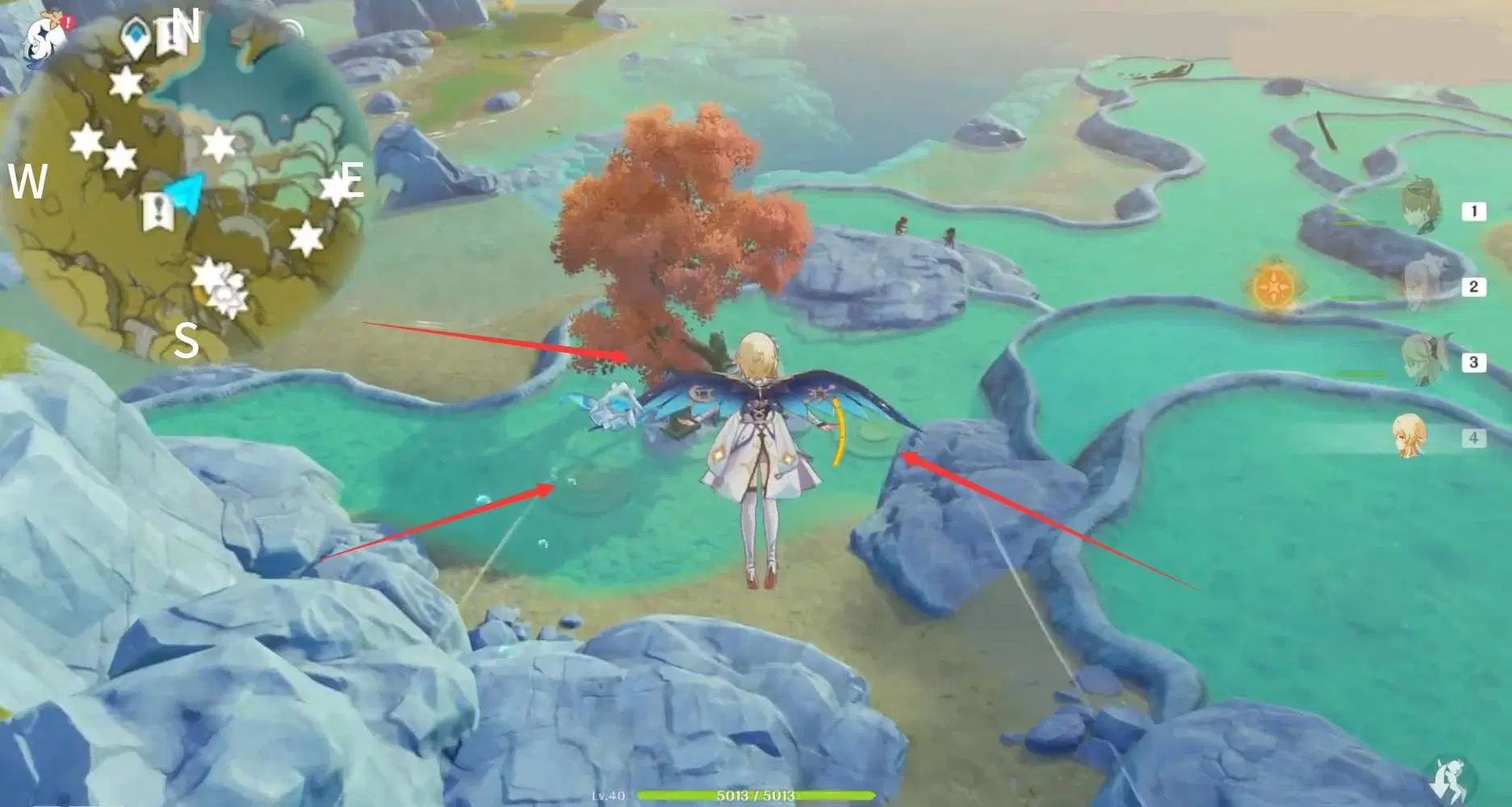Click the green 5013/5013 health bar
The height and width of the screenshot is (807, 1512).
click(x=755, y=794)
